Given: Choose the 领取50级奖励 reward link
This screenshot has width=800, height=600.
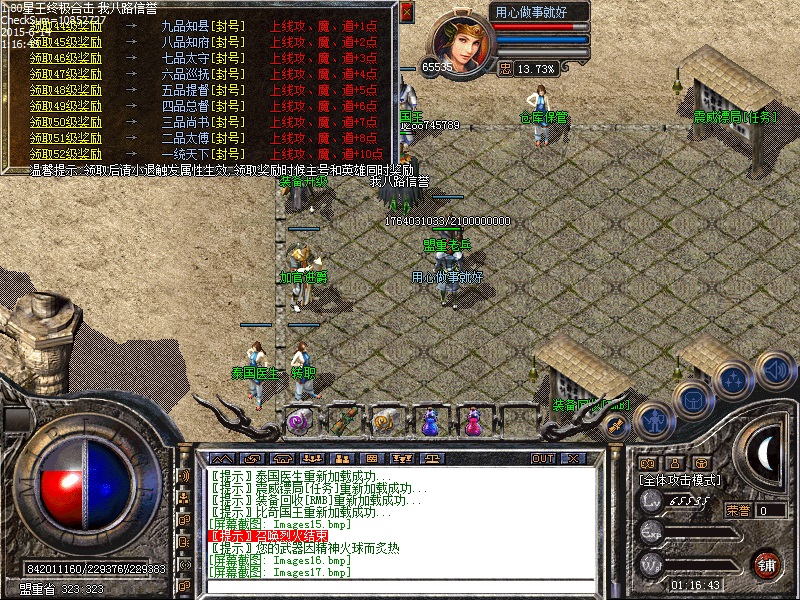Looking at the screenshot, I should pos(66,122).
